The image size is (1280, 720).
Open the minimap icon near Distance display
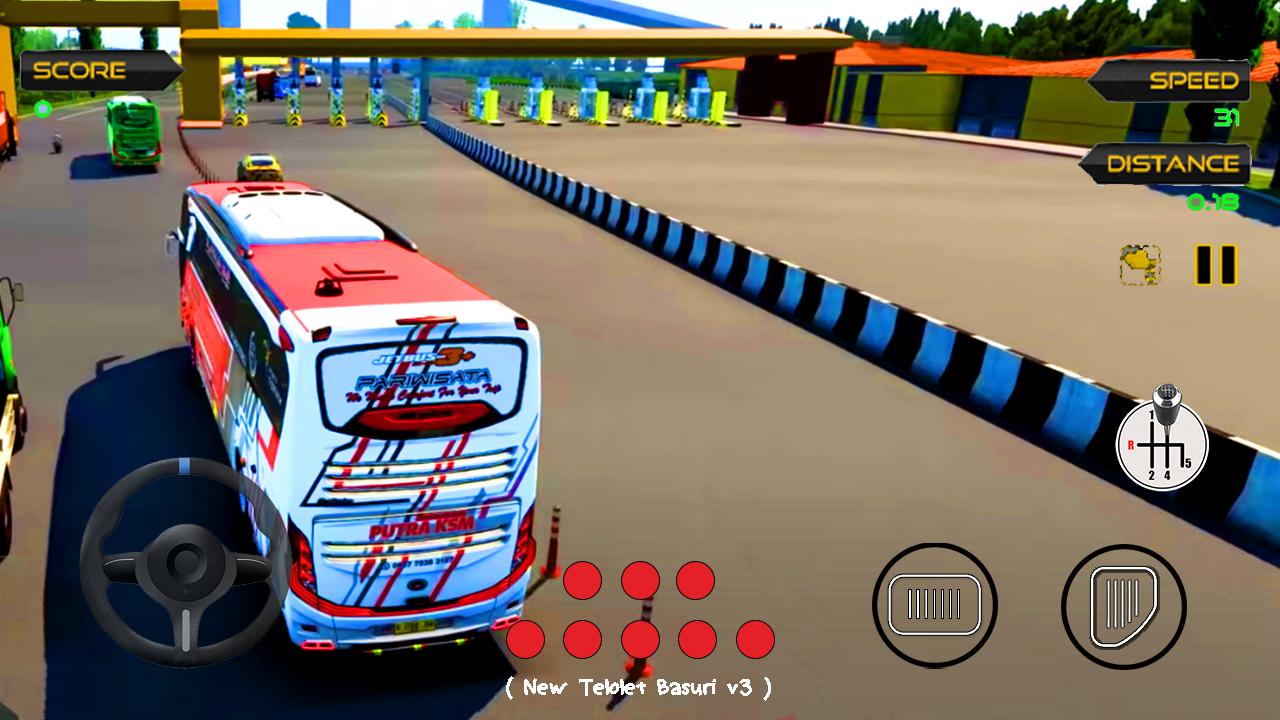1140,265
